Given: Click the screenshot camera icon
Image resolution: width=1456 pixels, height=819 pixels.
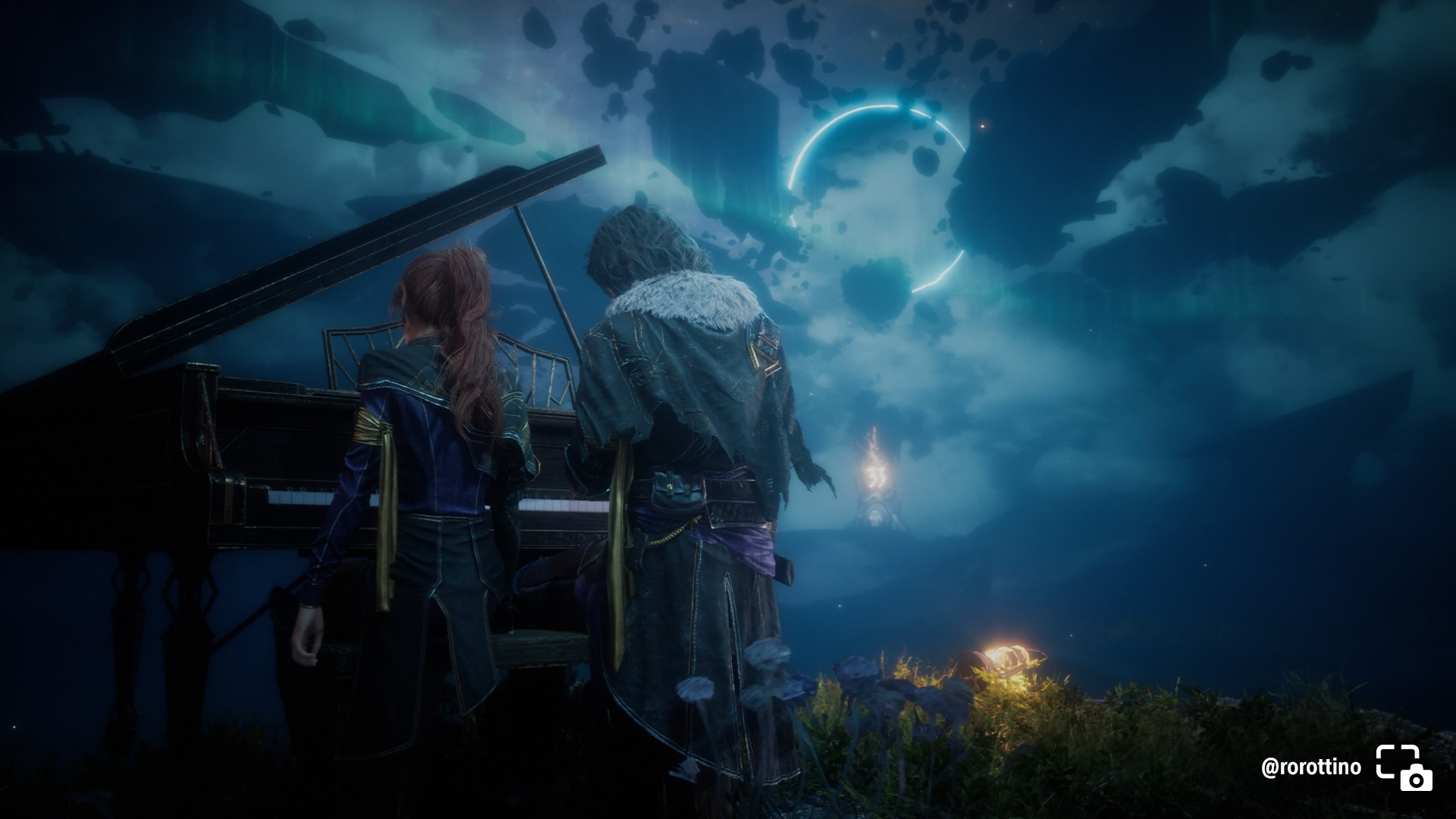Looking at the screenshot, I should tap(1404, 767).
